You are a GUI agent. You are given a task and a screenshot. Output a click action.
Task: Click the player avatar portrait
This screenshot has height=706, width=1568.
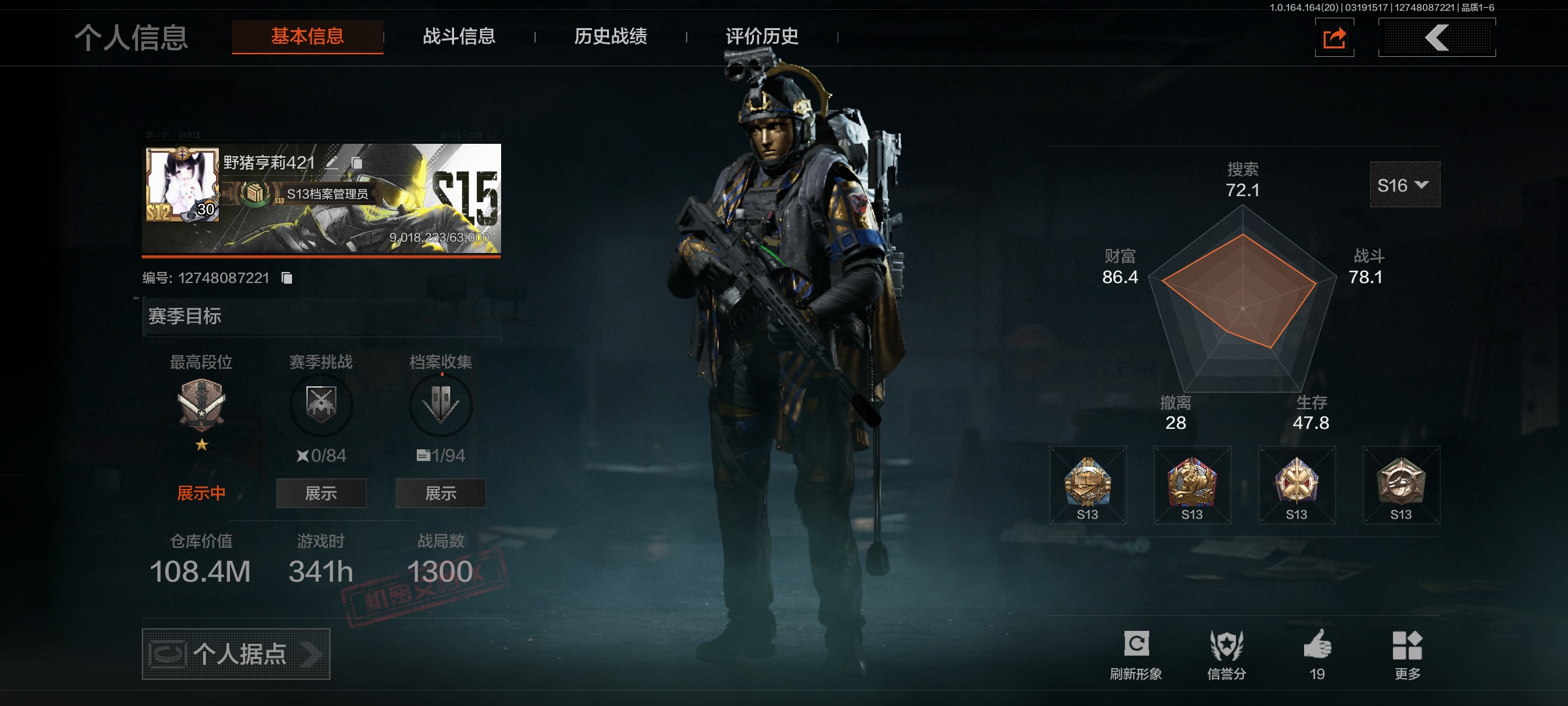click(182, 184)
